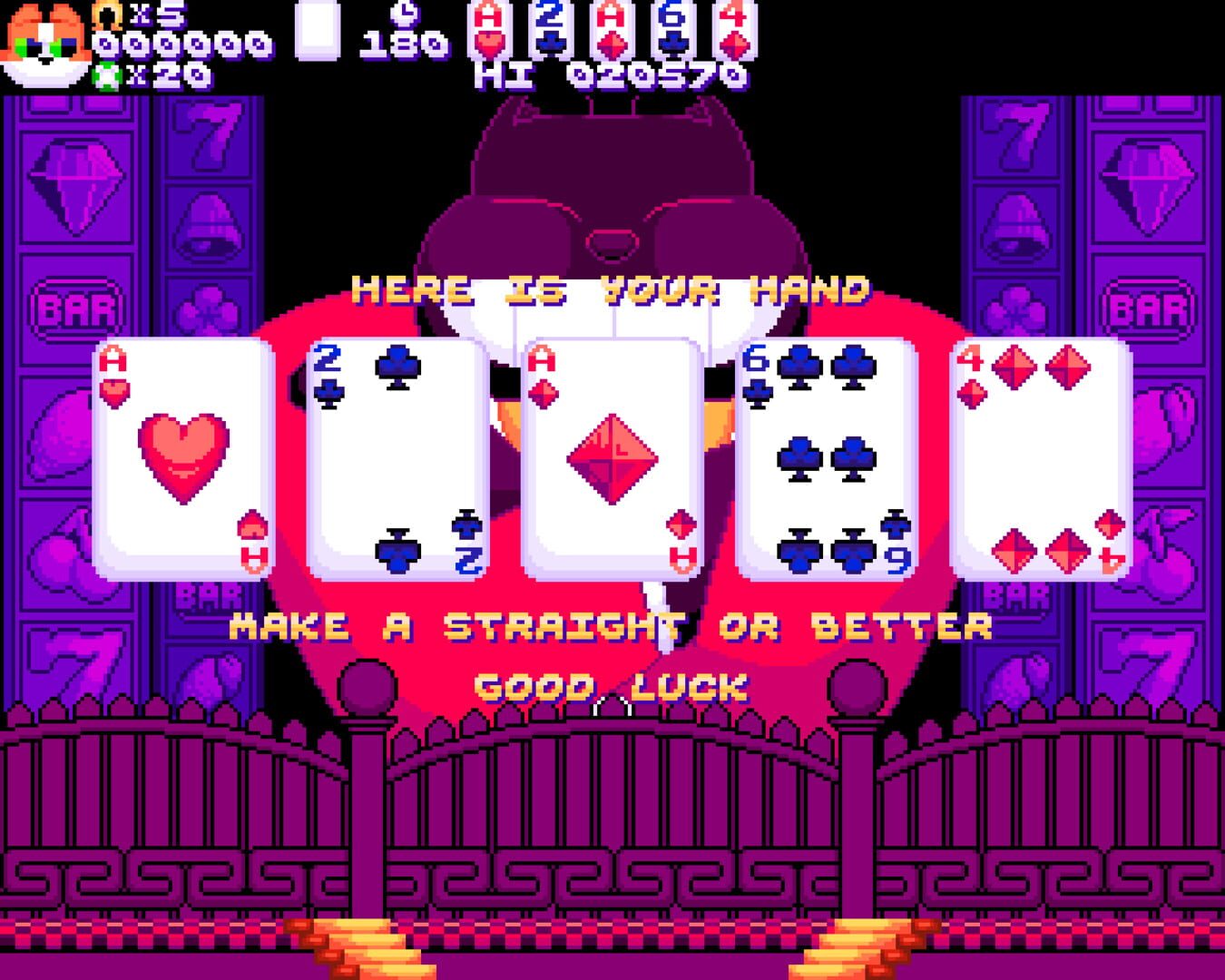Click the HI 020570 high score counter
The width and height of the screenshot is (1225, 980).
[x=608, y=77]
